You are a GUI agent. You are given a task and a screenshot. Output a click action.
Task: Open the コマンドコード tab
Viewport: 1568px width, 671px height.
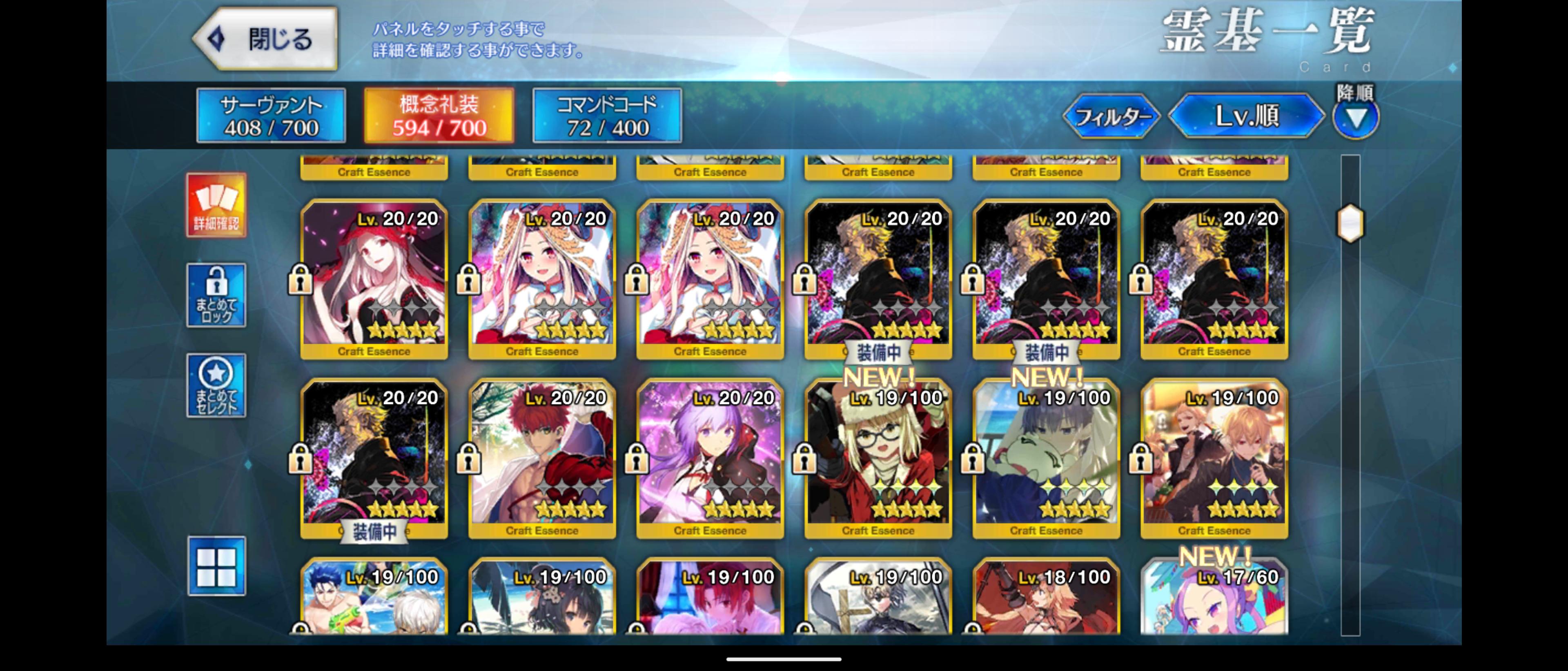tap(607, 116)
